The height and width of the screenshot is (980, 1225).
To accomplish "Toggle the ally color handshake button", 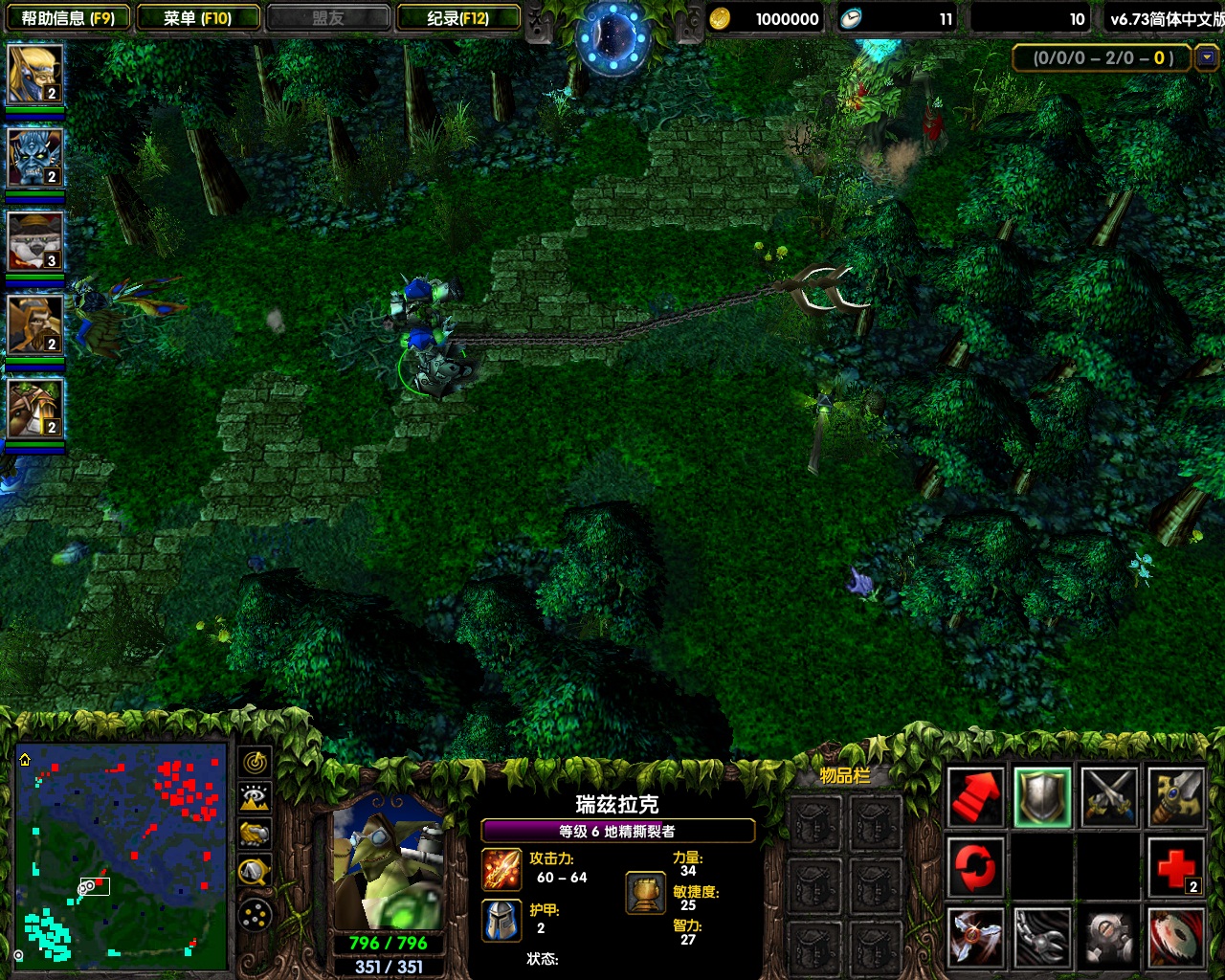I will coord(255,834).
